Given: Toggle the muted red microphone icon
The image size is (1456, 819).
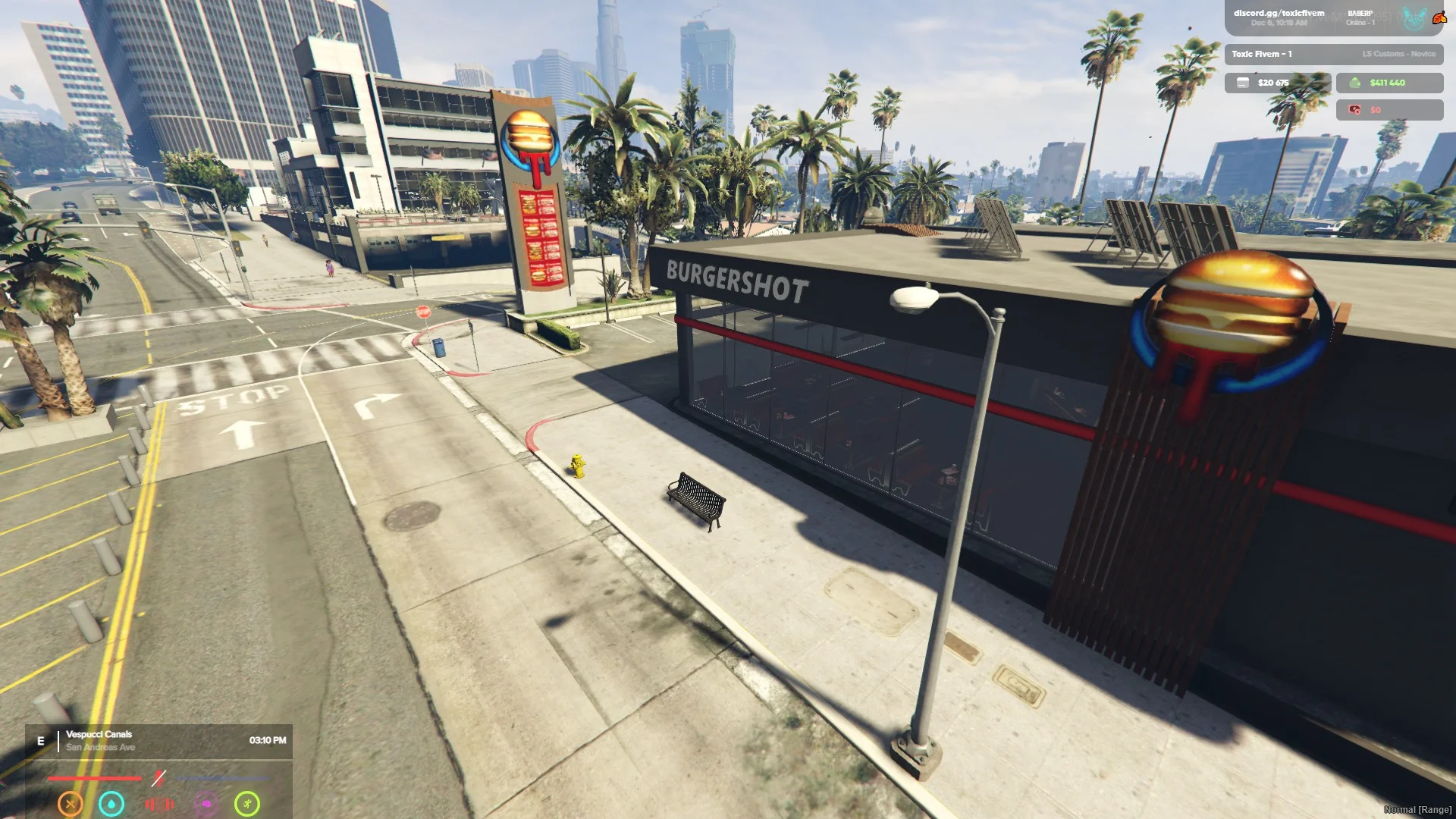Looking at the screenshot, I should click(x=158, y=778).
